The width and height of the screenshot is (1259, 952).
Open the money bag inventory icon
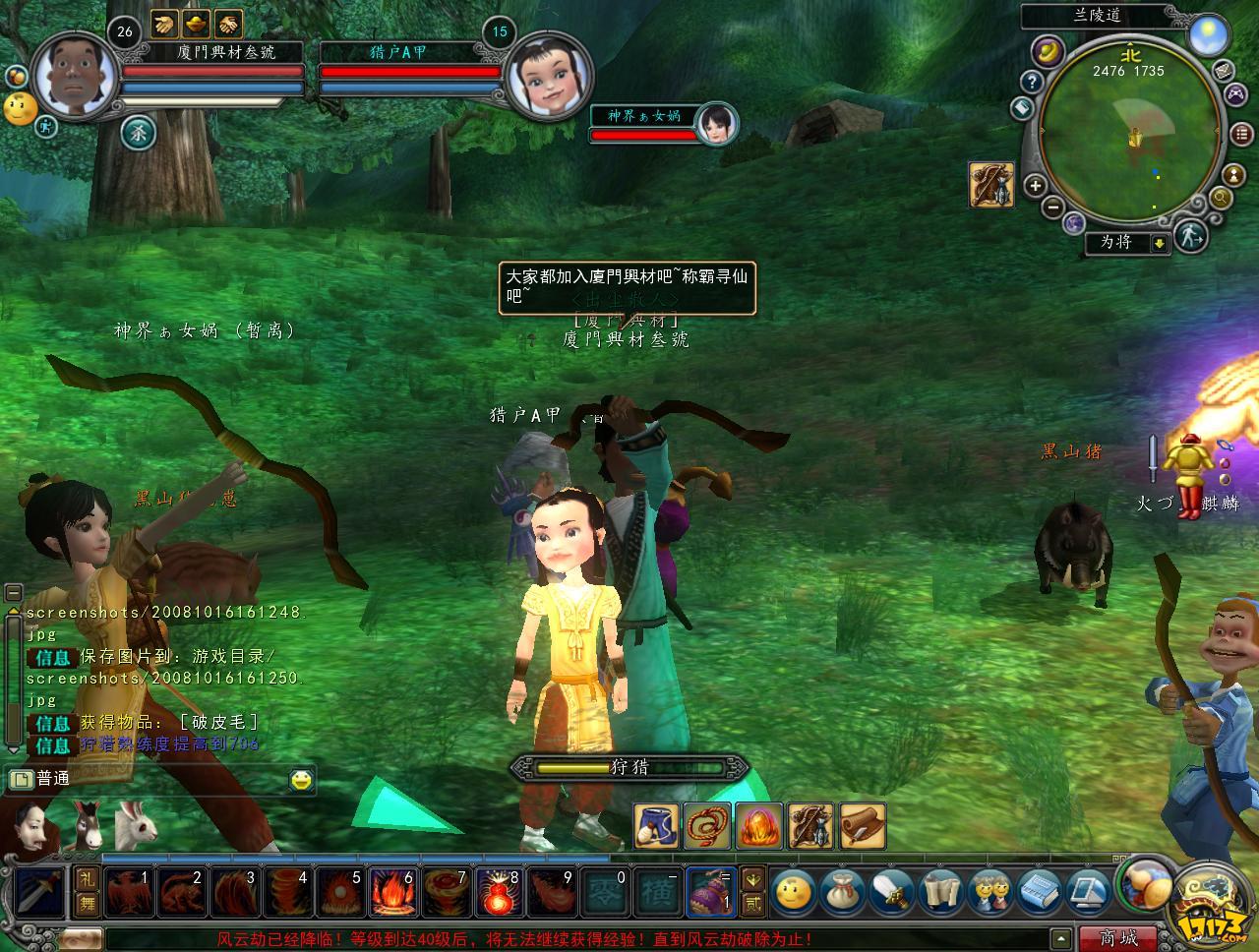pyautogui.click(x=841, y=892)
